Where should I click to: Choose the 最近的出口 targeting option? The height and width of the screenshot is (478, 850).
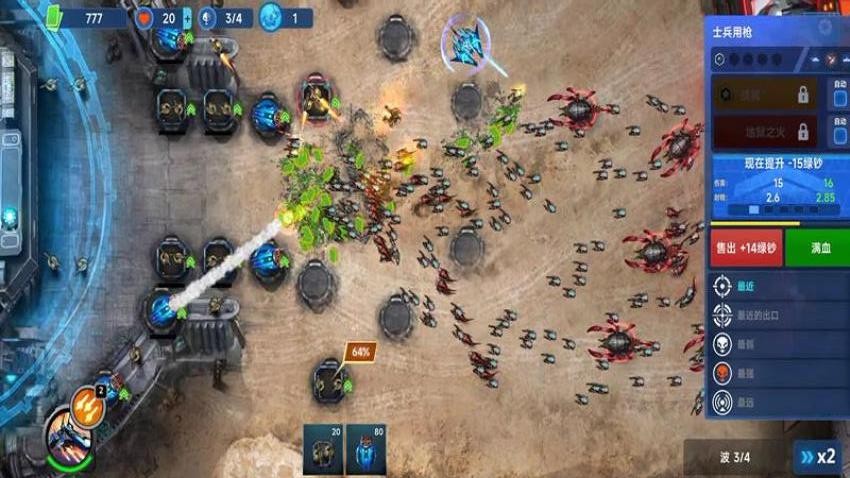pyautogui.click(x=777, y=315)
